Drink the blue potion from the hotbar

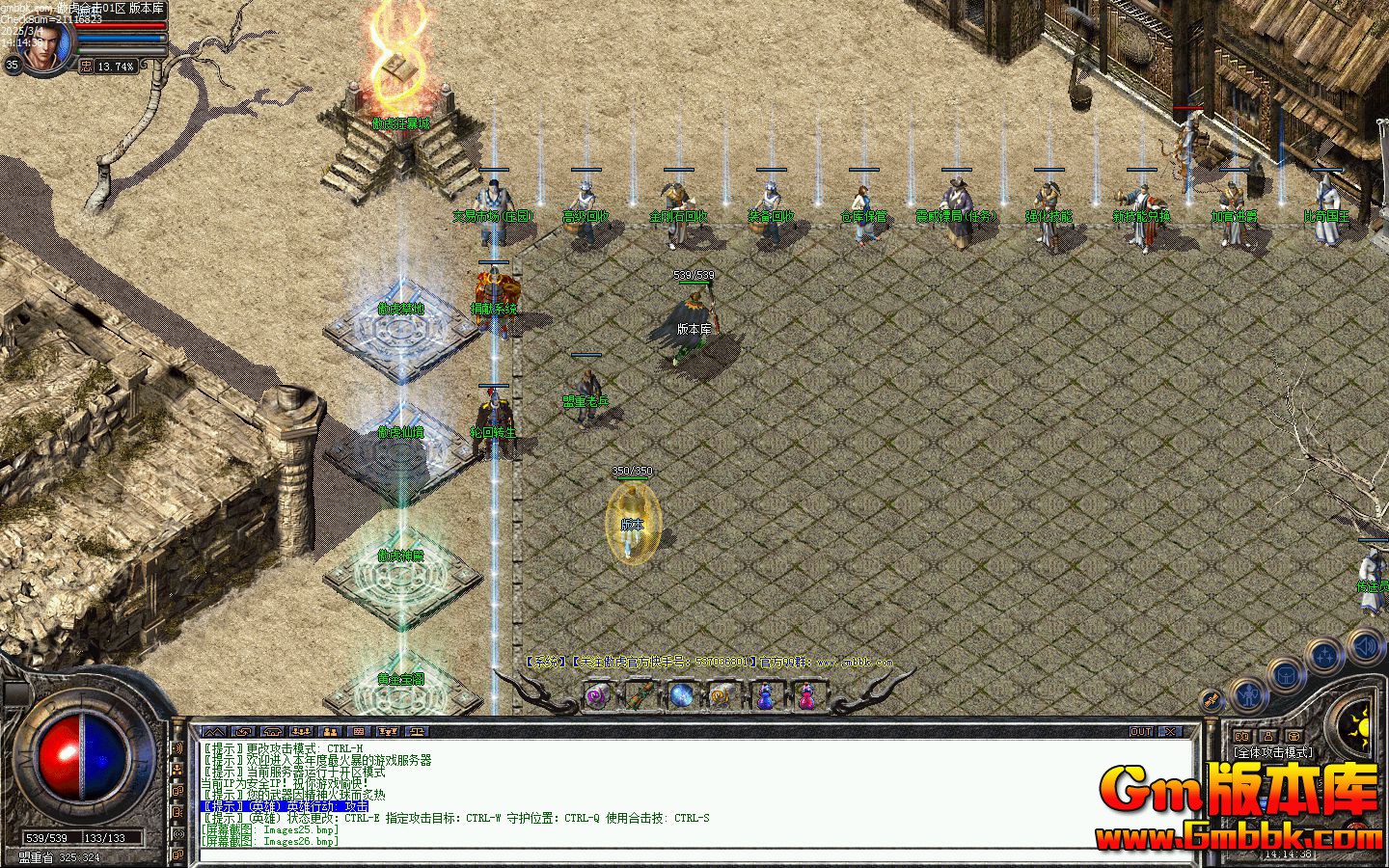765,694
